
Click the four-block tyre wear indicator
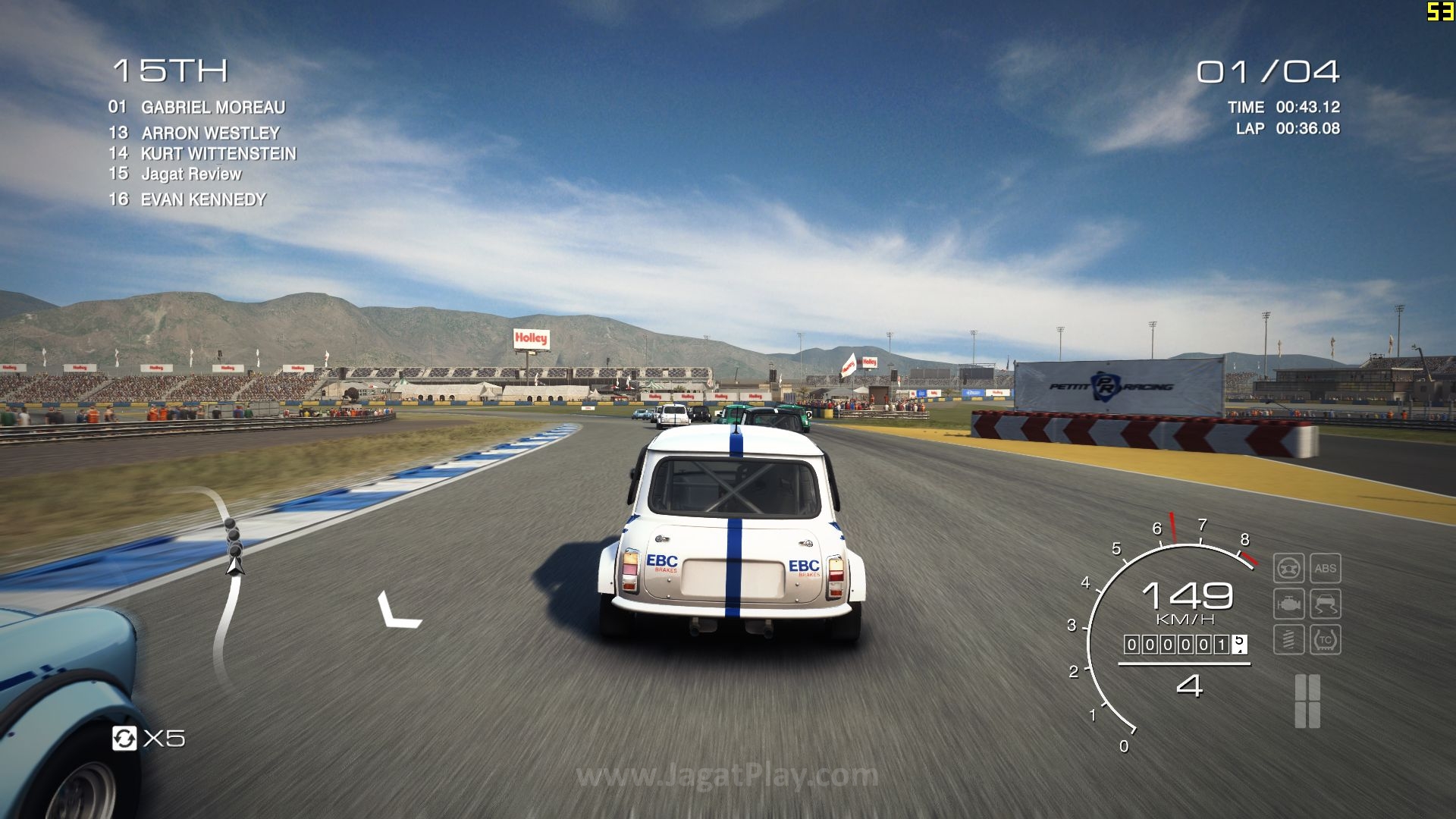1307,701
